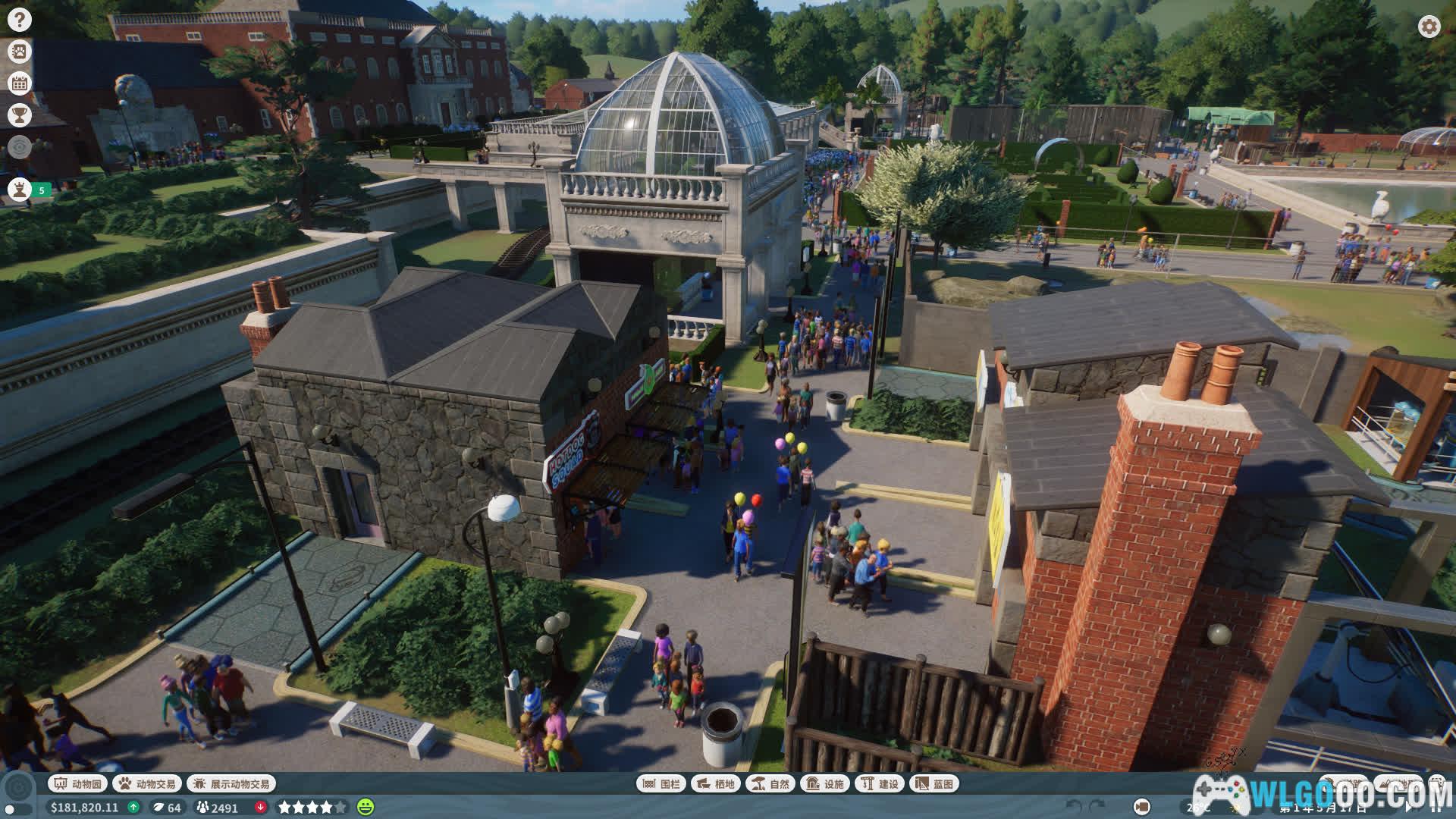The width and height of the screenshot is (1456, 819).
Task: Open the chess piece challenges with badge 5
Action: 20,189
